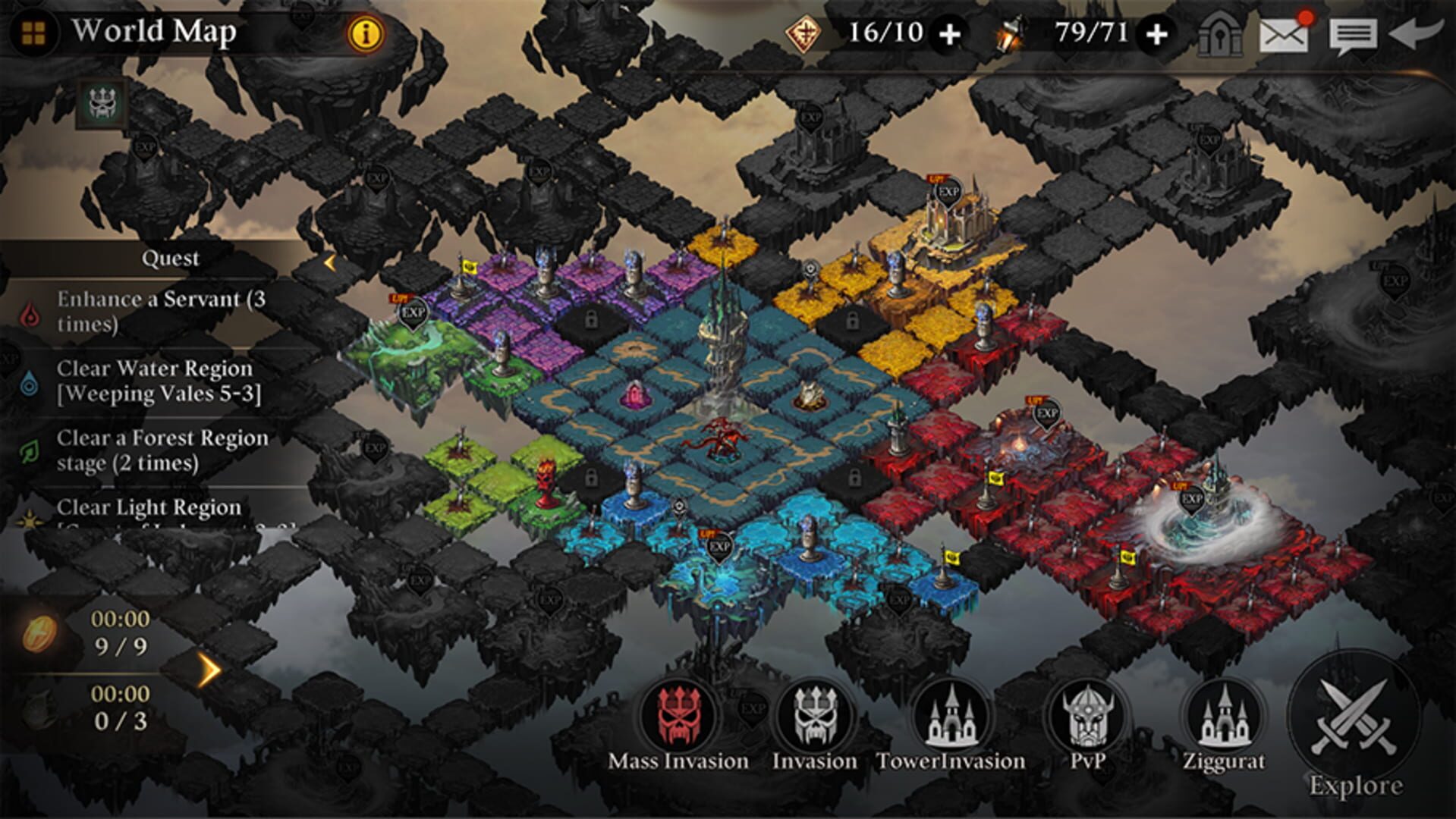Screen dimensions: 1456x819
Task: Tap the info icon beside World Map title
Action: [364, 34]
